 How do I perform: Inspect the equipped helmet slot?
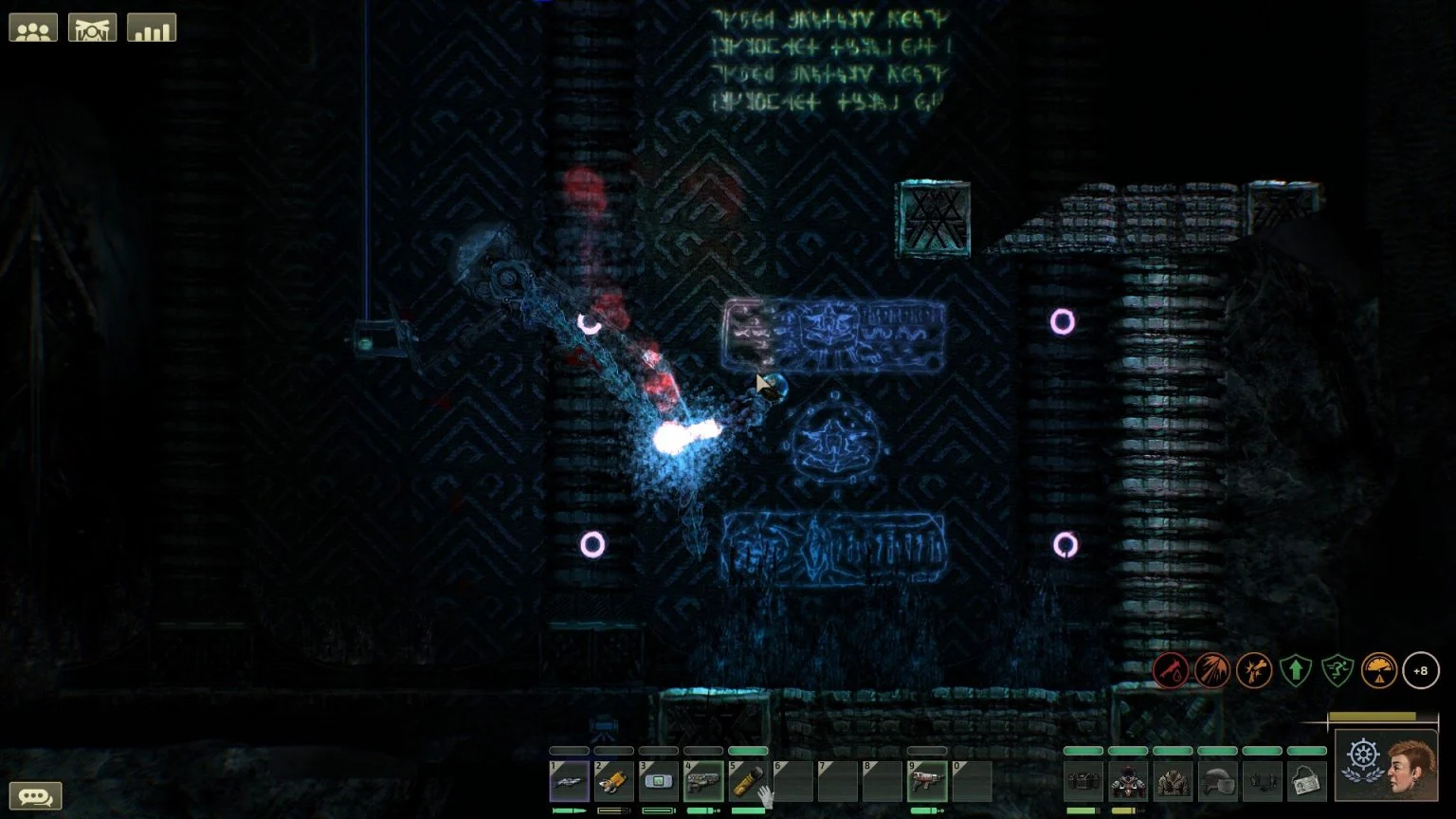click(1218, 781)
